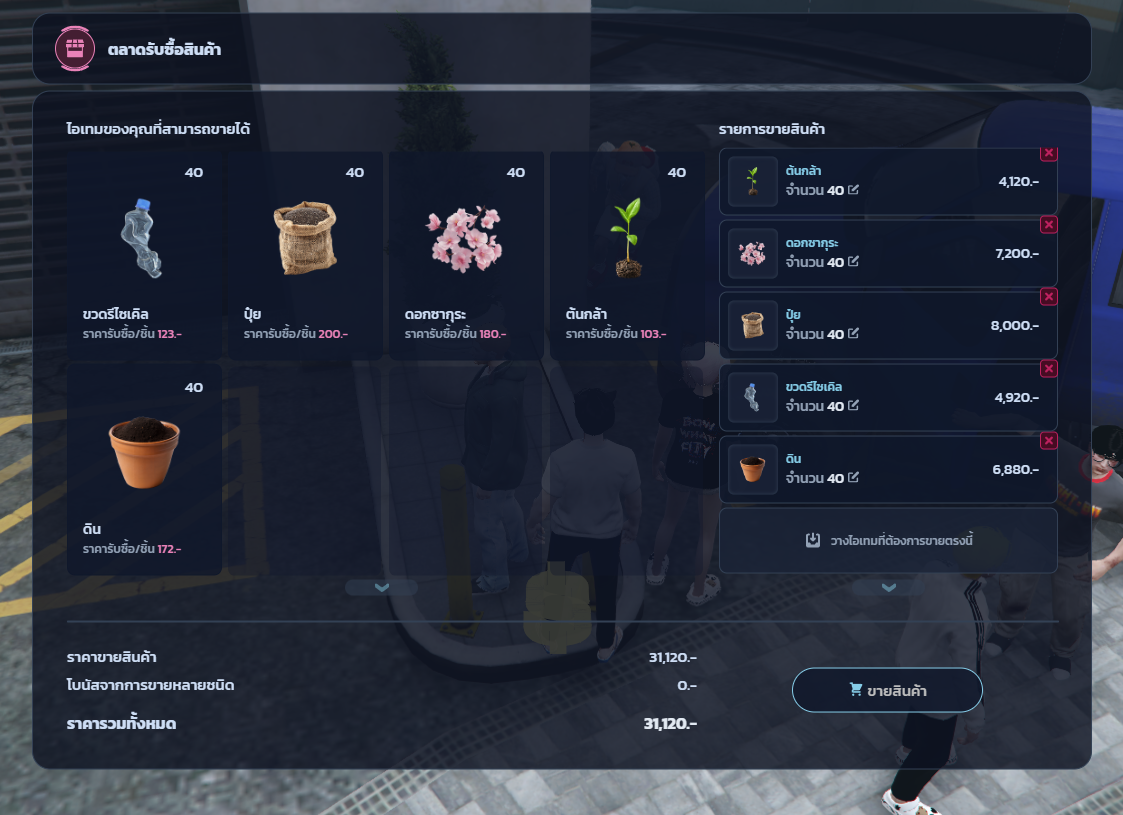Edit quantity of ต้นกล้า in sell list

tap(853, 190)
